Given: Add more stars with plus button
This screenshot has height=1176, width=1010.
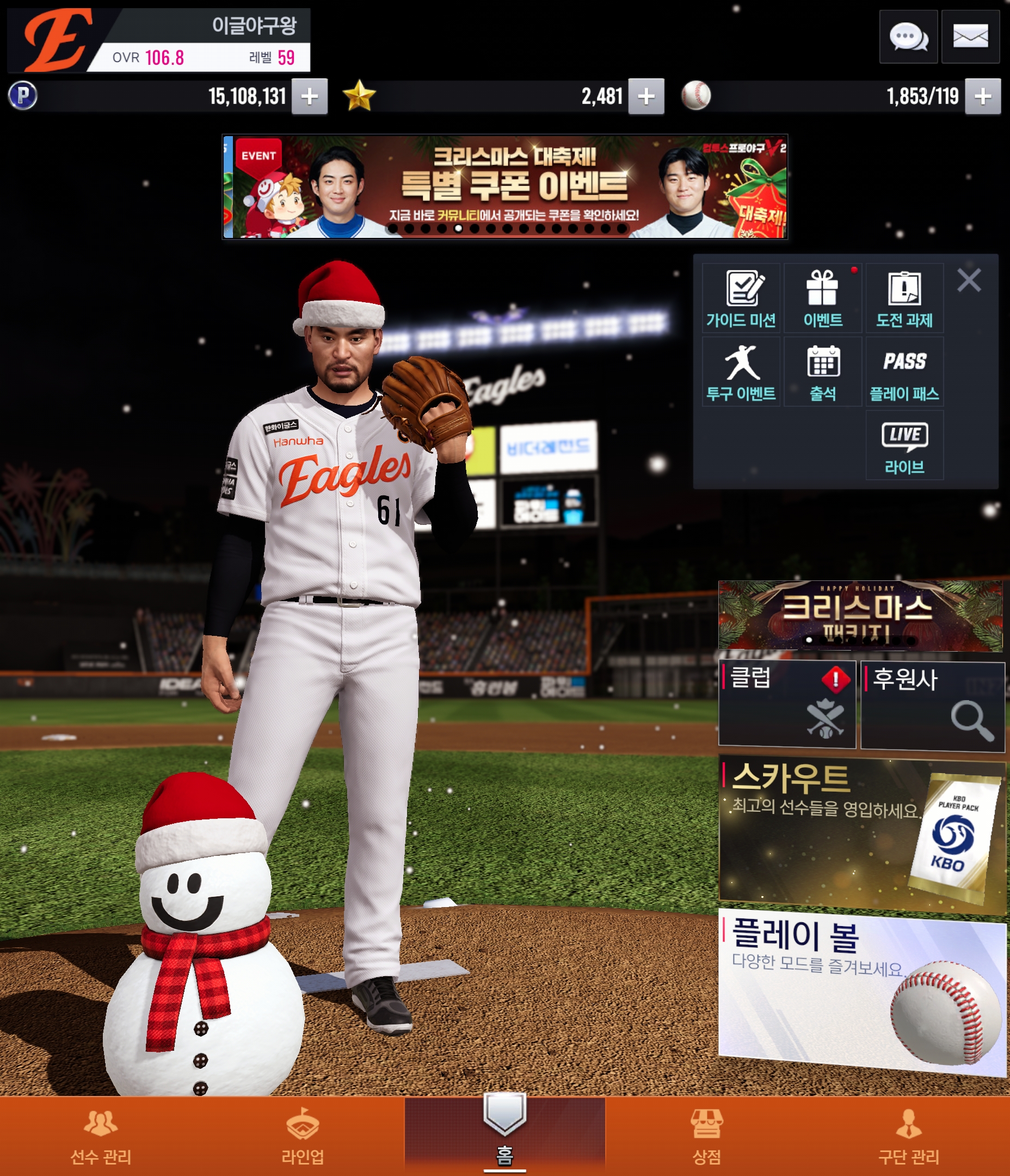Looking at the screenshot, I should [x=646, y=96].
